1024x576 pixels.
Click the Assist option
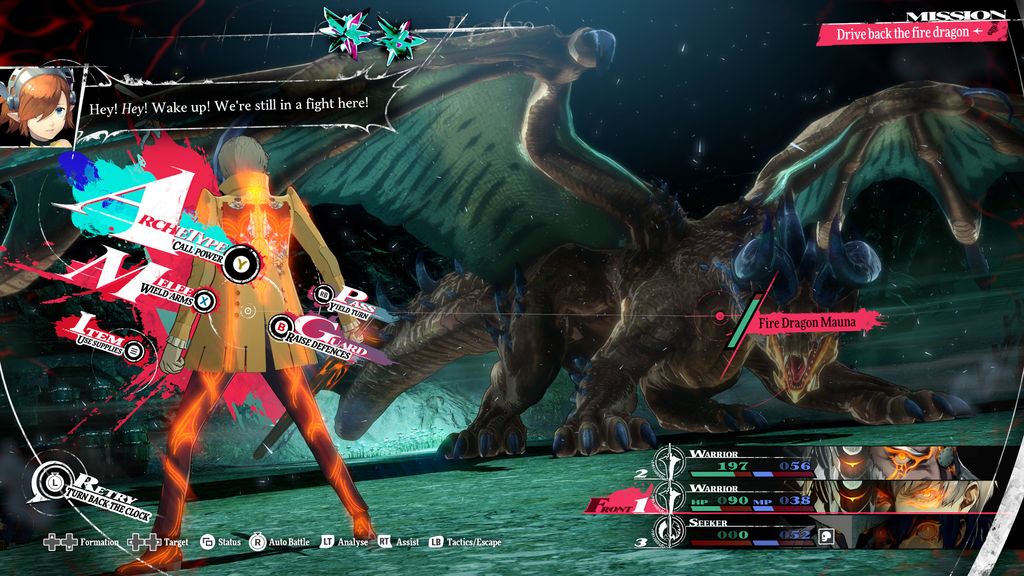coord(398,542)
